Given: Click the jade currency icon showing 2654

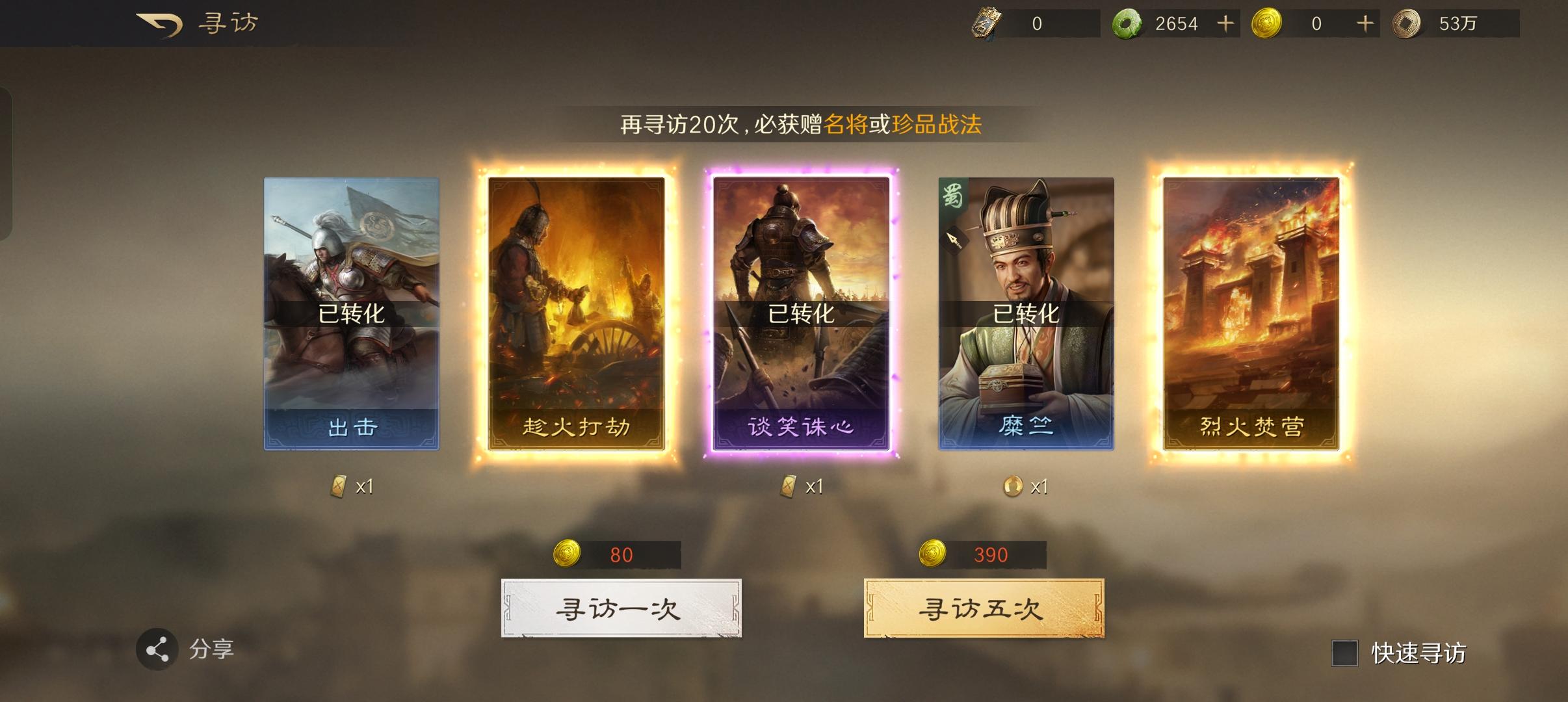Looking at the screenshot, I should pyautogui.click(x=1131, y=23).
